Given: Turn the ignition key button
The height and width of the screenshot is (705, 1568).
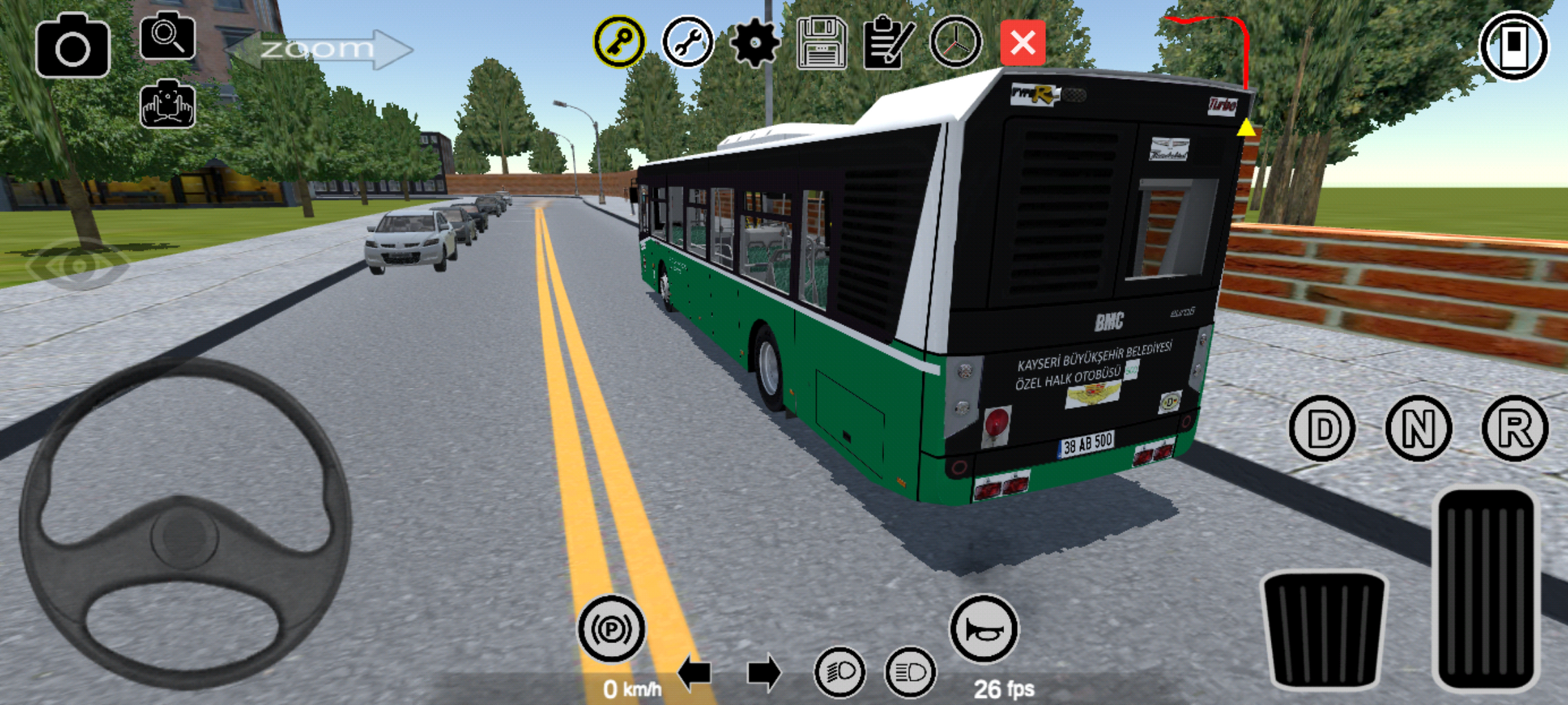Looking at the screenshot, I should [619, 42].
